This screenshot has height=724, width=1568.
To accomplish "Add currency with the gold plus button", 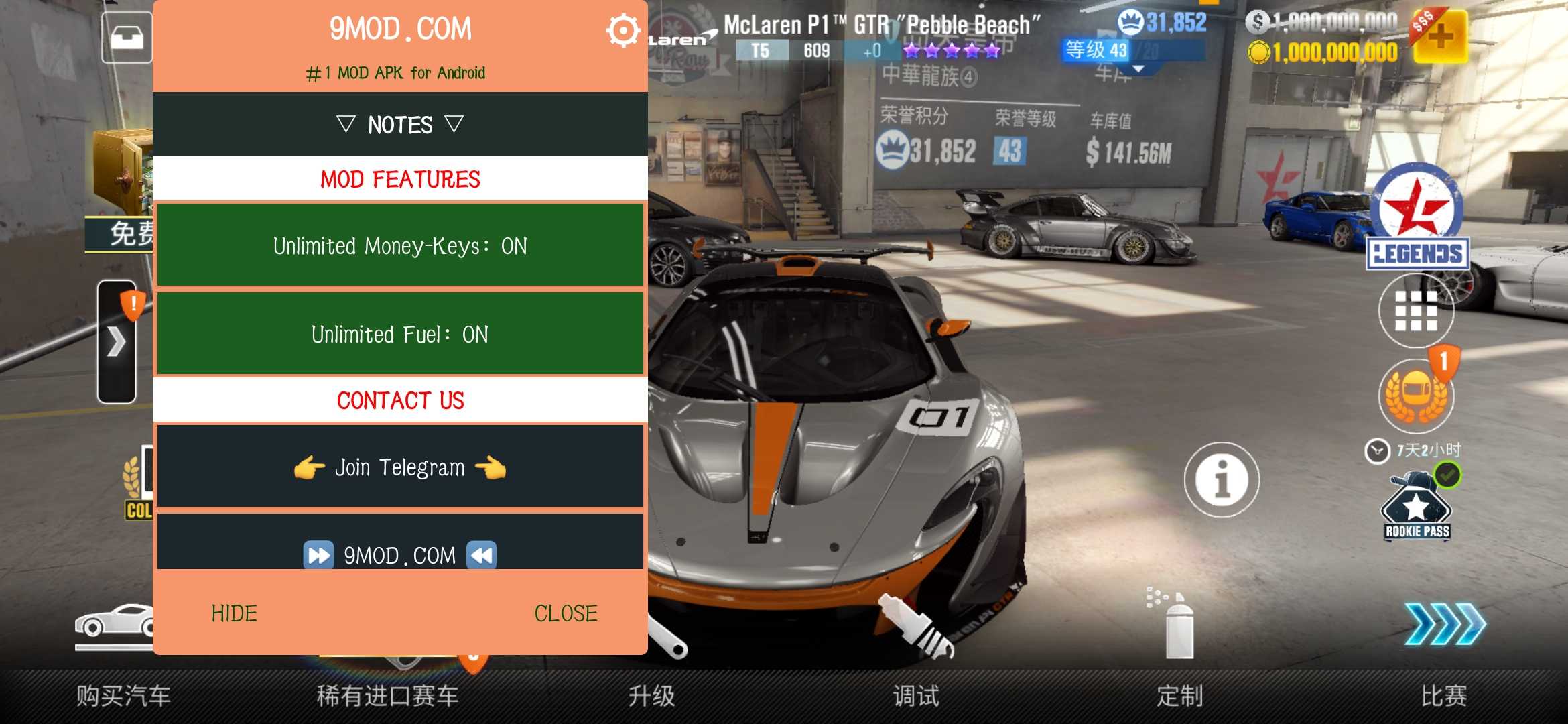I will [1440, 37].
